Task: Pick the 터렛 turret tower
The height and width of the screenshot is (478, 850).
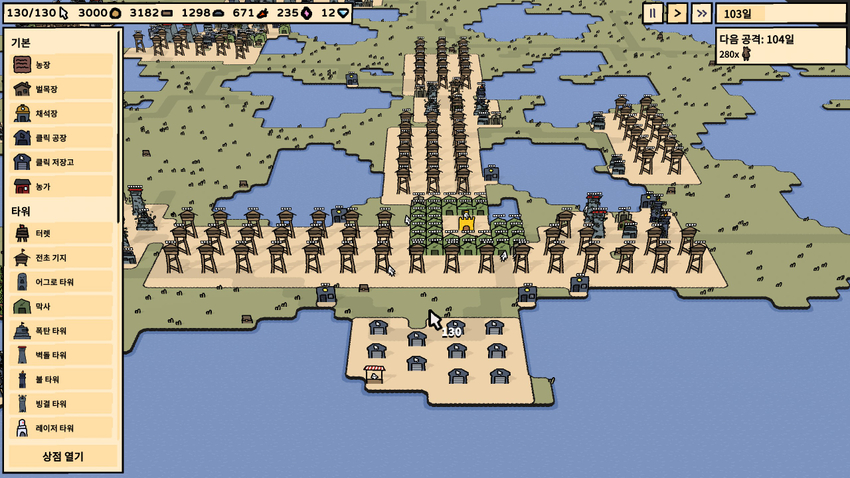Action: [60, 233]
